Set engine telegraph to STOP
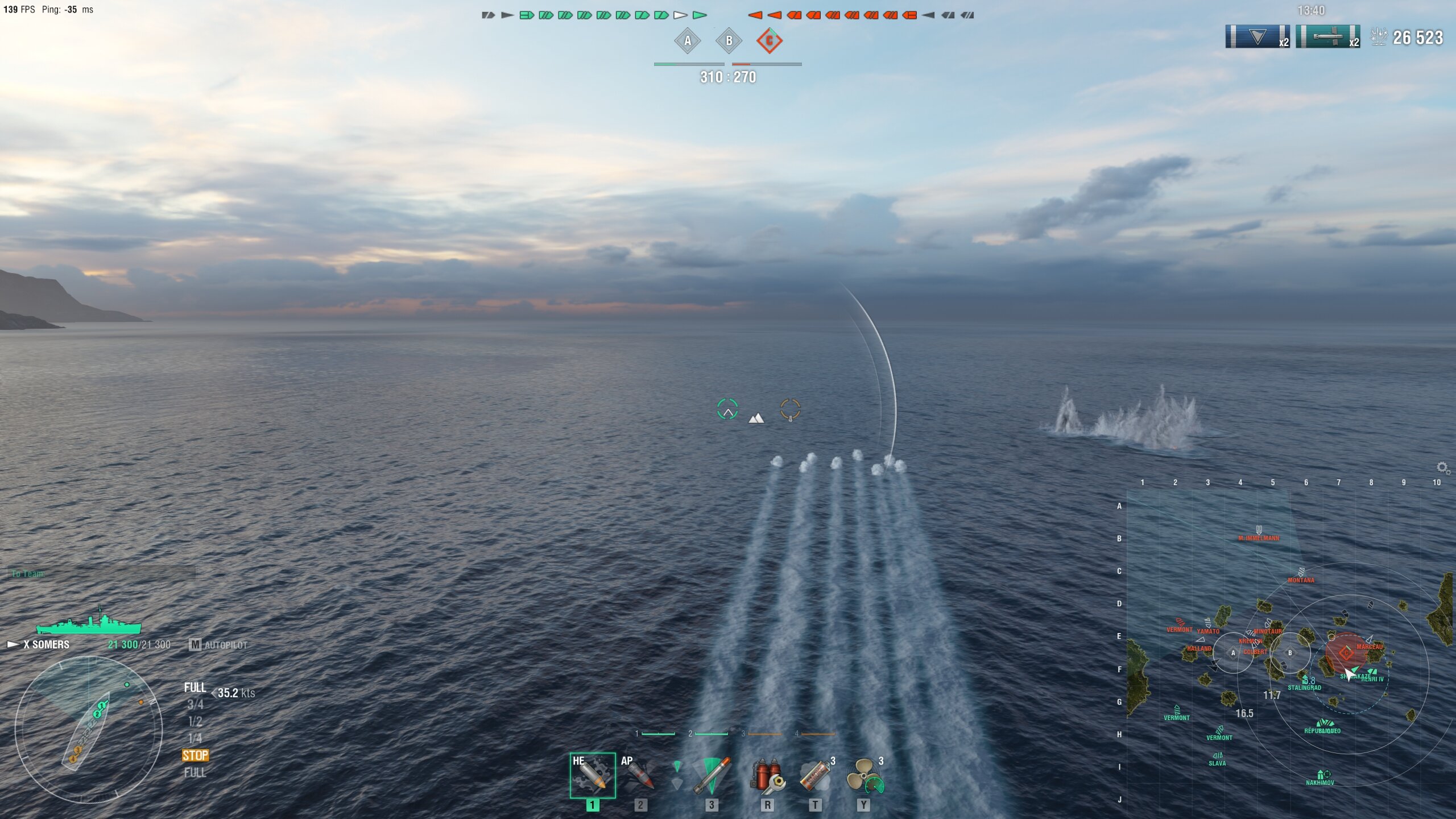The width and height of the screenshot is (1456, 819). click(195, 755)
